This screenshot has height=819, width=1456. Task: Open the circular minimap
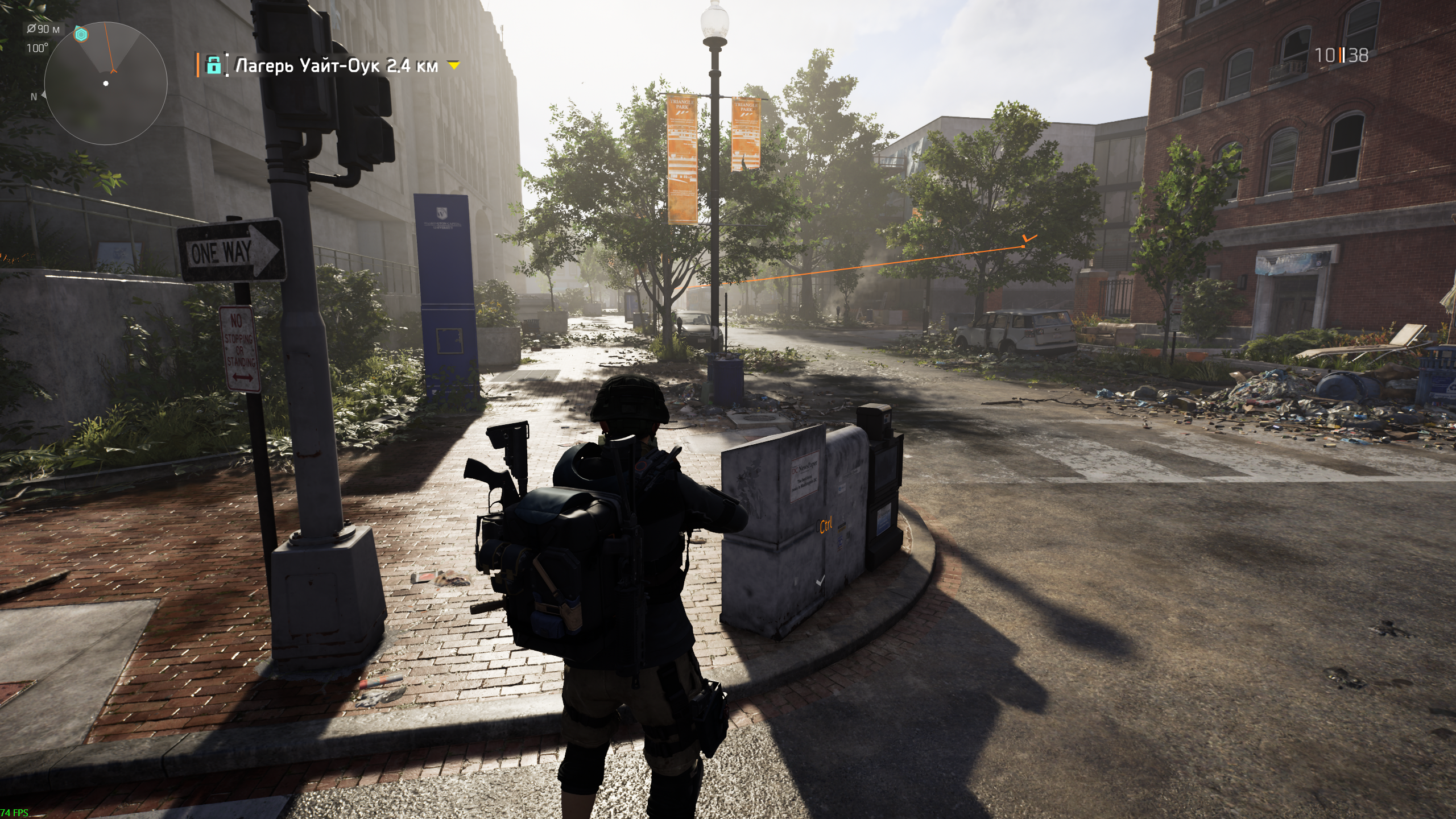click(x=106, y=84)
